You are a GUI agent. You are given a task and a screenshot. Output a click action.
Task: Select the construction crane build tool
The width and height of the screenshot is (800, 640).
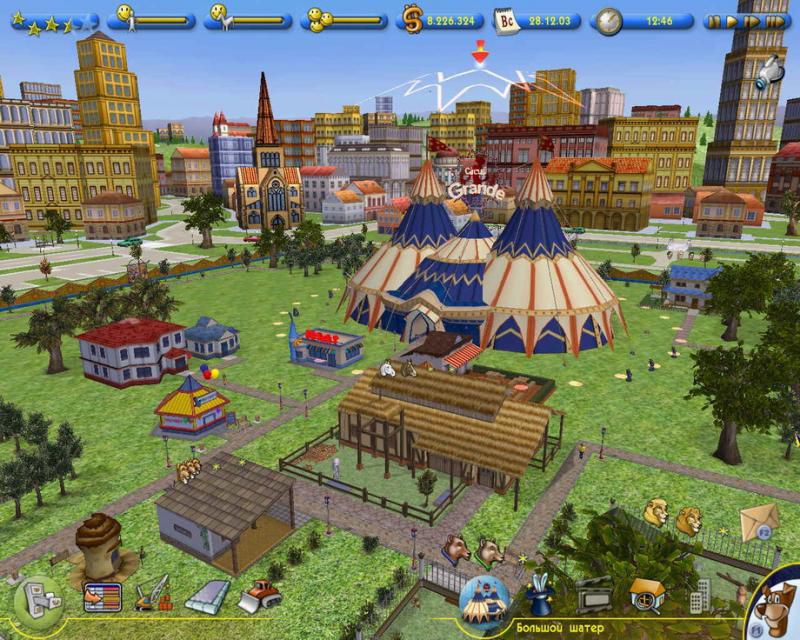point(152,593)
